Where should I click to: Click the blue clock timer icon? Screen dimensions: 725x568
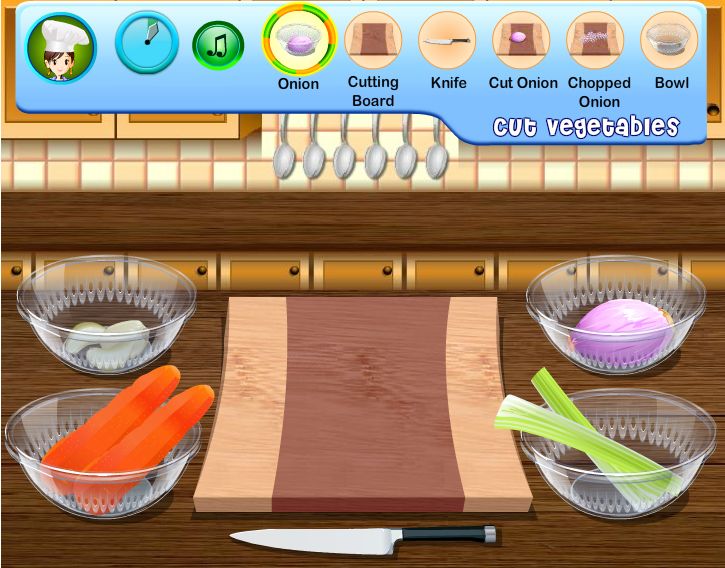tap(147, 42)
